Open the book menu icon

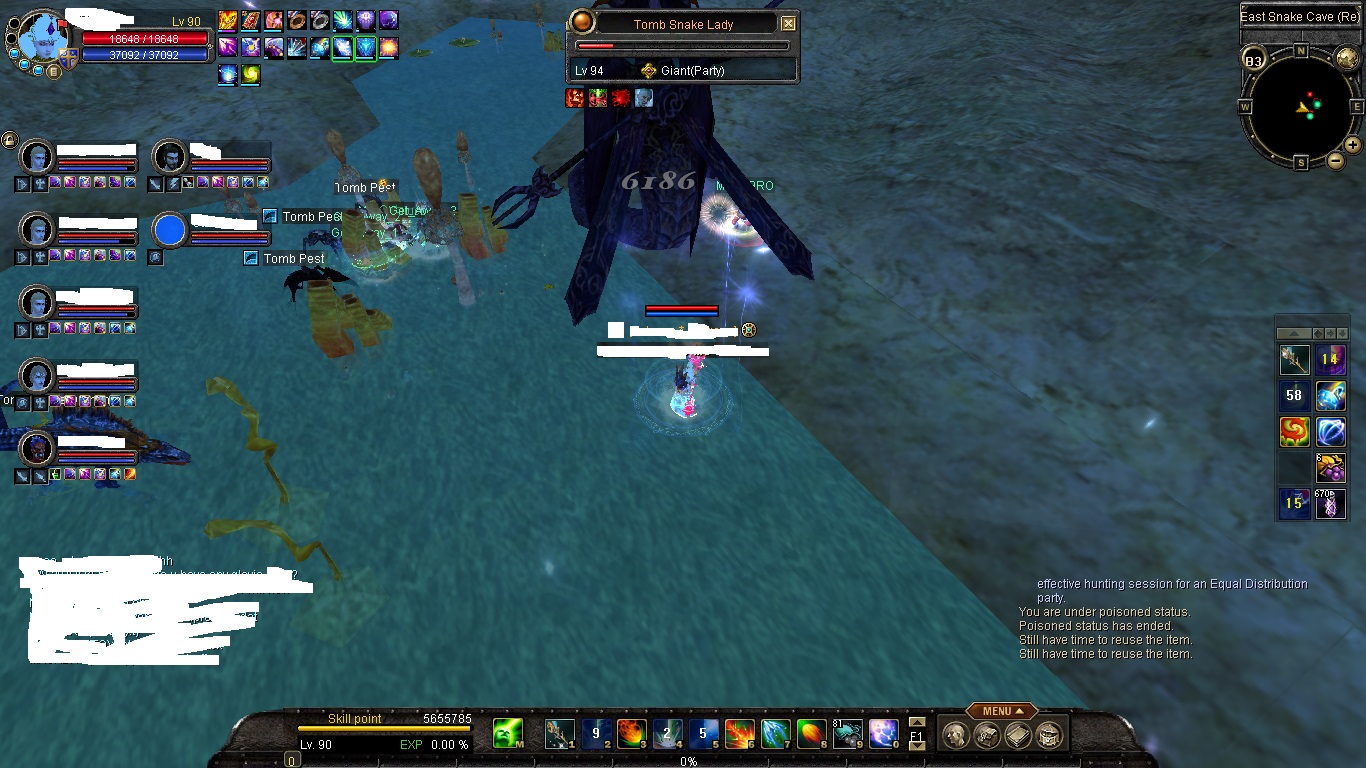1017,736
